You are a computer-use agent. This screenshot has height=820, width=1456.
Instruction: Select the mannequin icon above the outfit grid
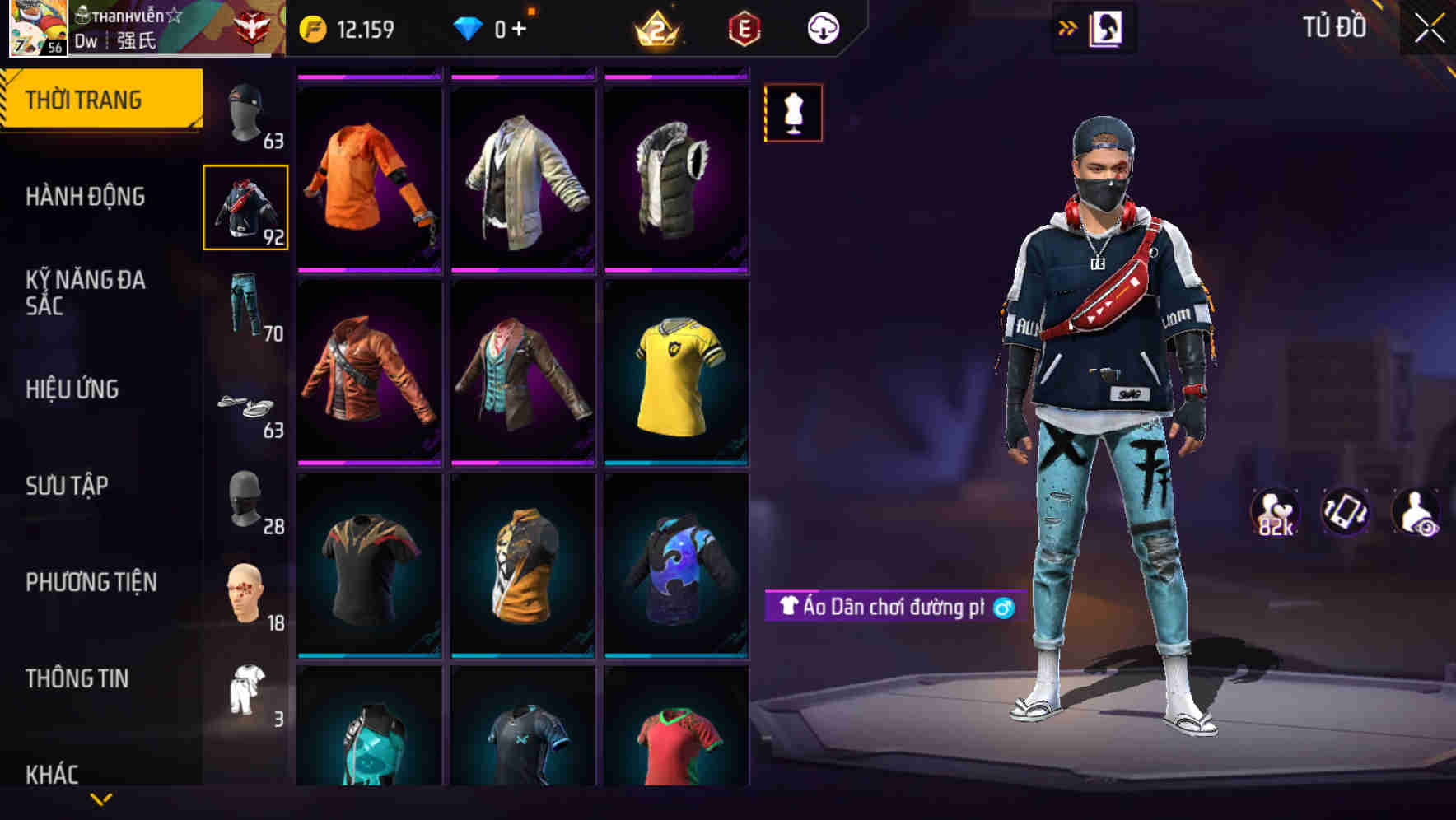pos(793,113)
